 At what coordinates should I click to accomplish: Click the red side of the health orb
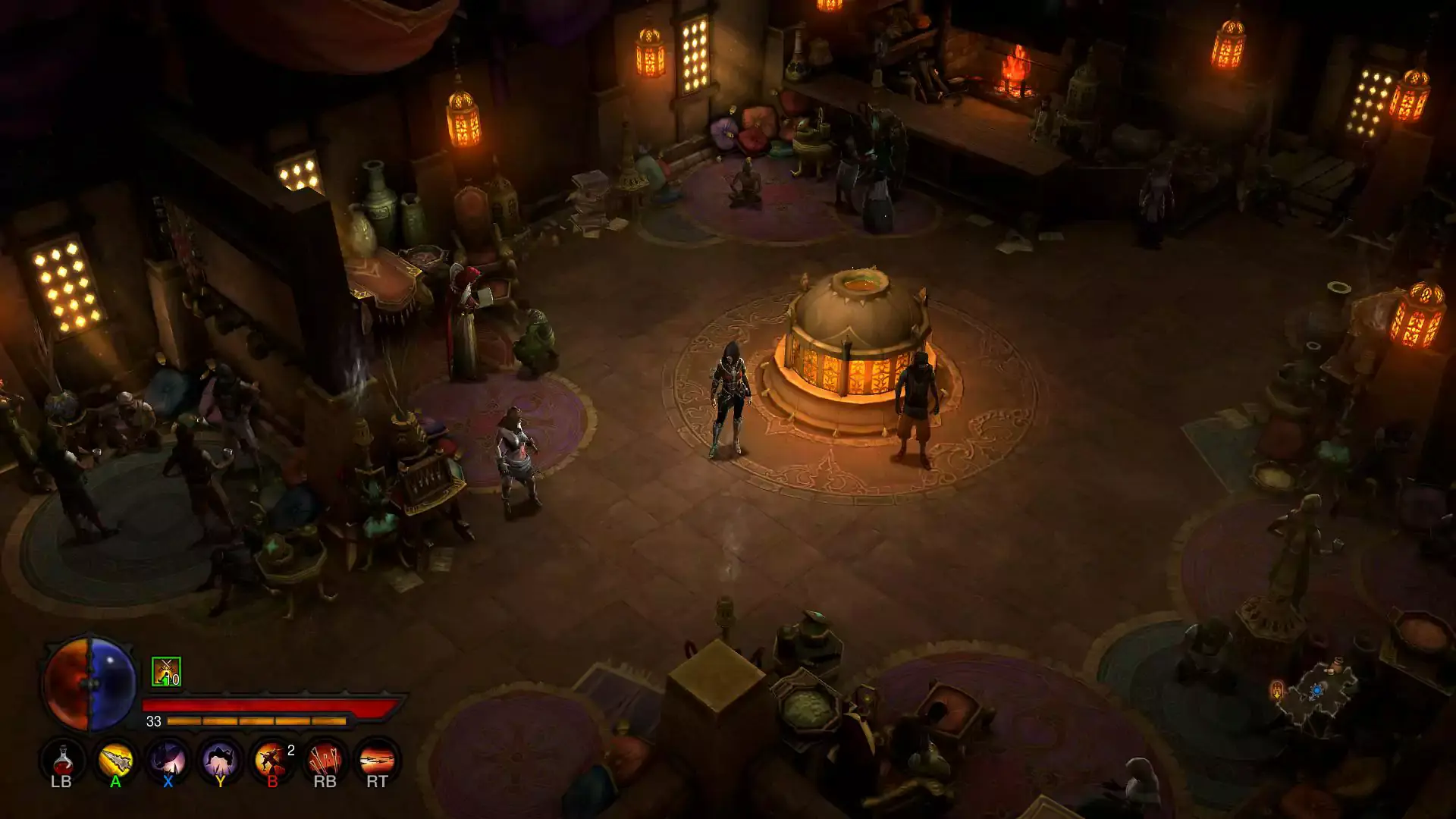68,690
